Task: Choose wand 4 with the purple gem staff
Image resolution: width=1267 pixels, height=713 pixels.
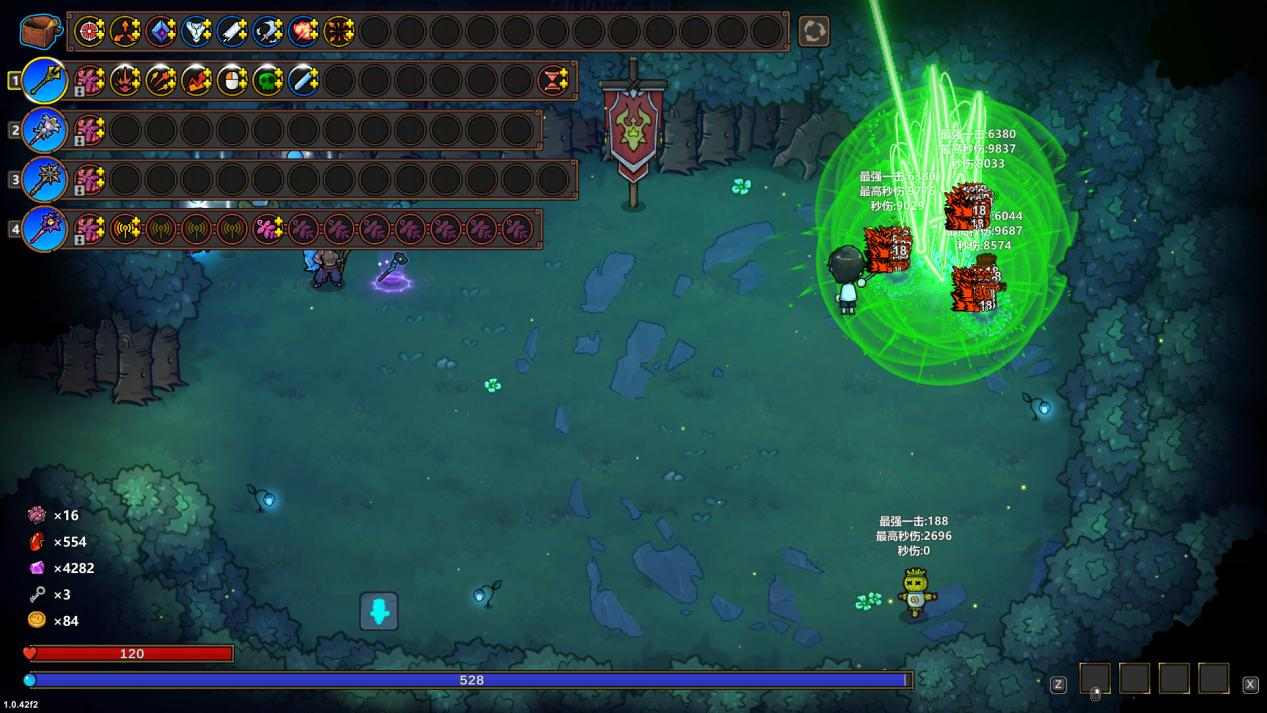Action: [x=44, y=229]
